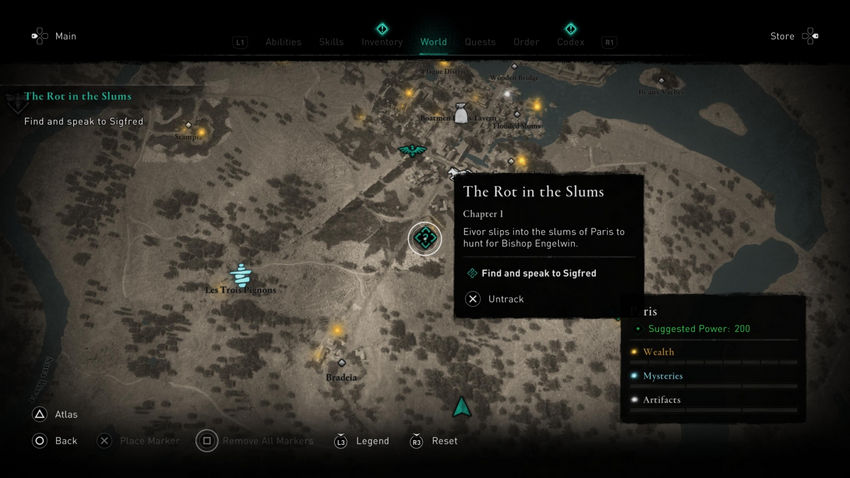This screenshot has height=478, width=850.
Task: Switch to the Order tab
Action: point(526,42)
